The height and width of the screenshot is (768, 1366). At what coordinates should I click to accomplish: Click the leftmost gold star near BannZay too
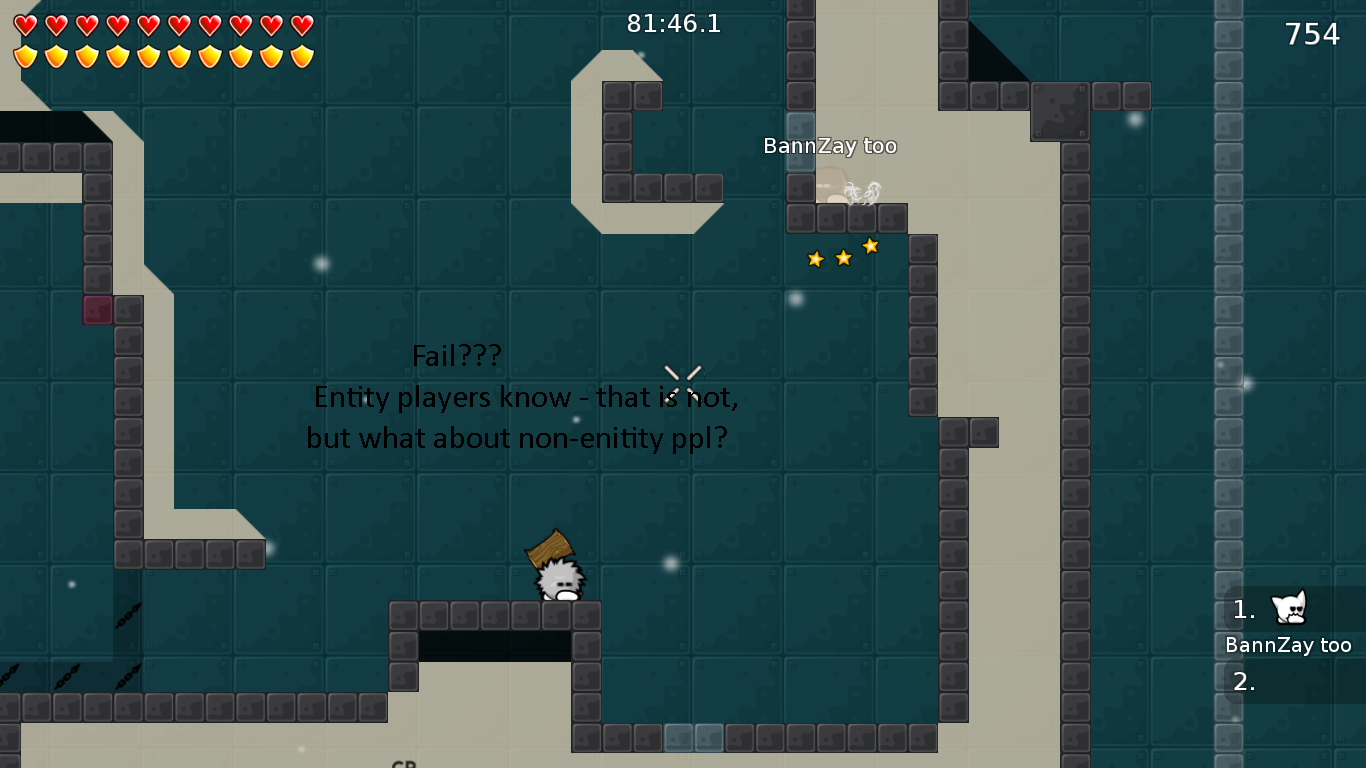(816, 258)
